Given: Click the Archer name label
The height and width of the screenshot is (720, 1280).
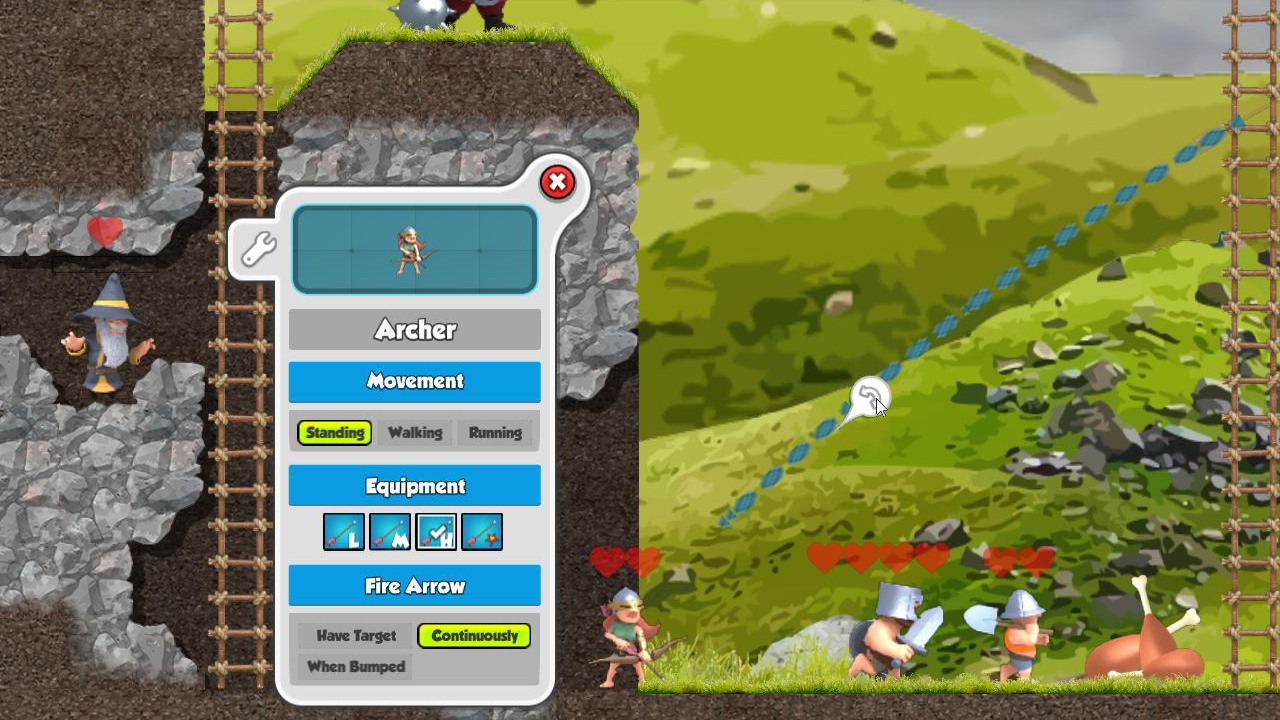Looking at the screenshot, I should coord(414,329).
